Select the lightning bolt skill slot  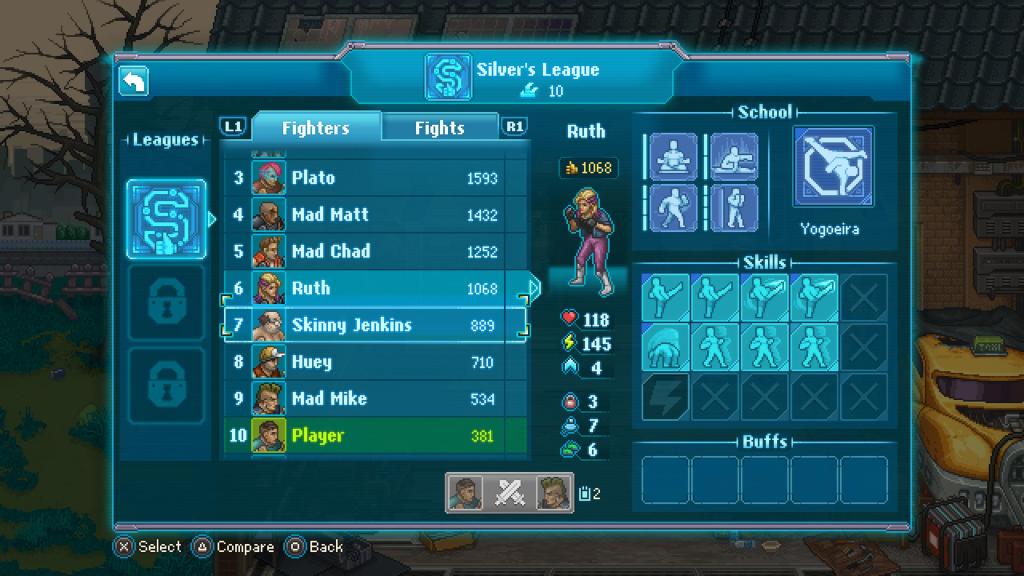[x=665, y=397]
